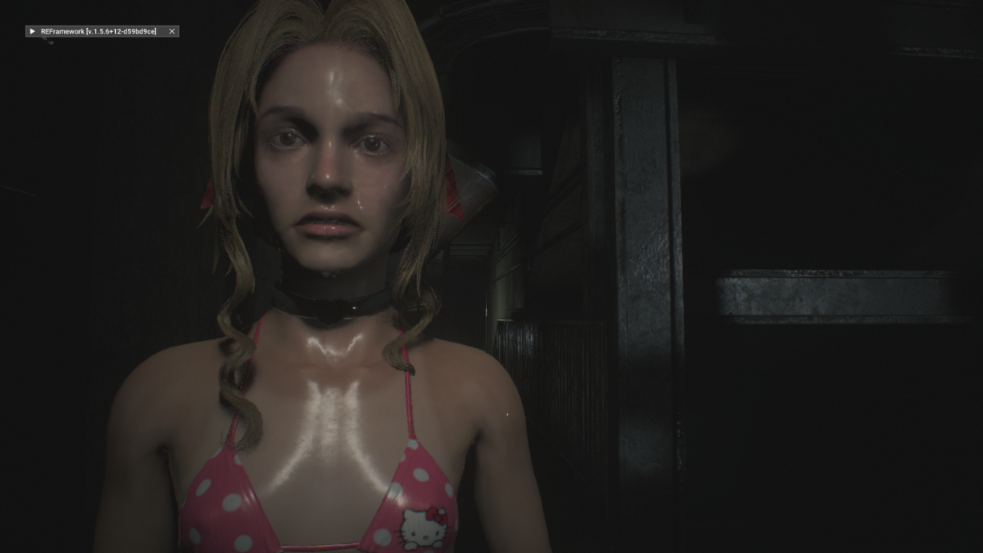The image size is (983, 553).
Task: Click the REFramework title bar
Action: pyautogui.click(x=100, y=32)
